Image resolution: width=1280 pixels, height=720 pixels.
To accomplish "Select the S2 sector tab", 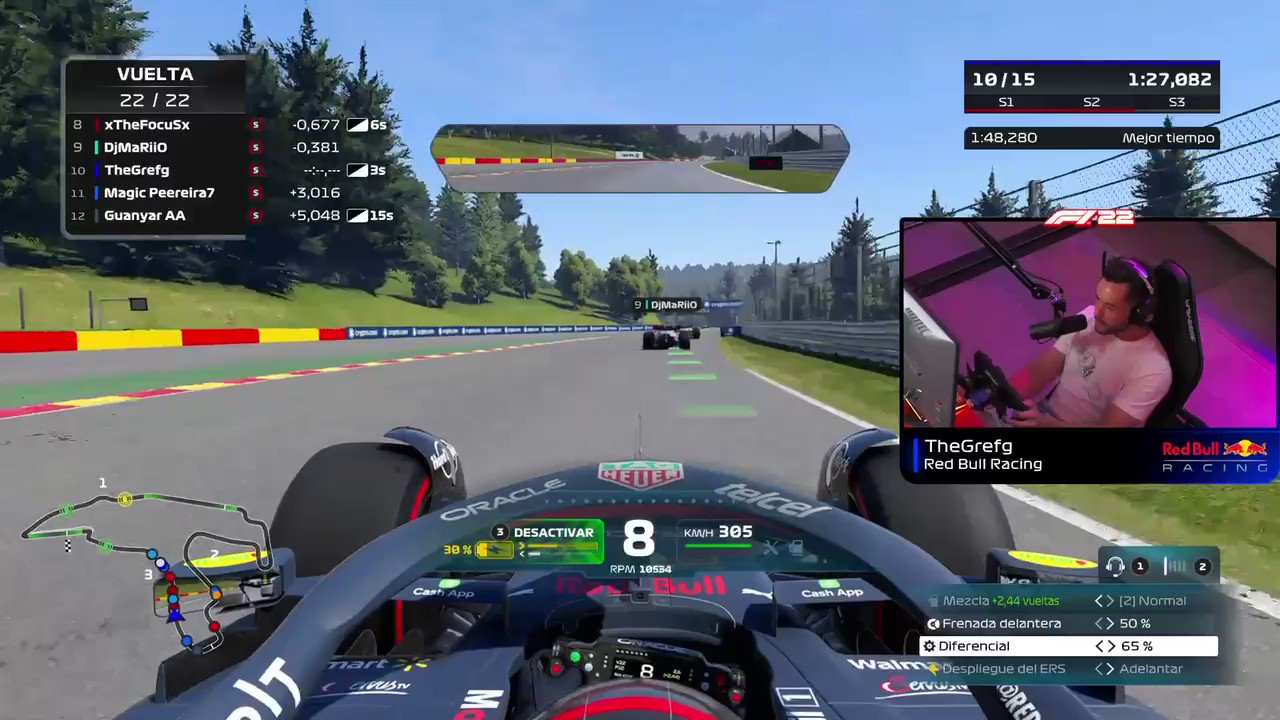I will point(1091,102).
